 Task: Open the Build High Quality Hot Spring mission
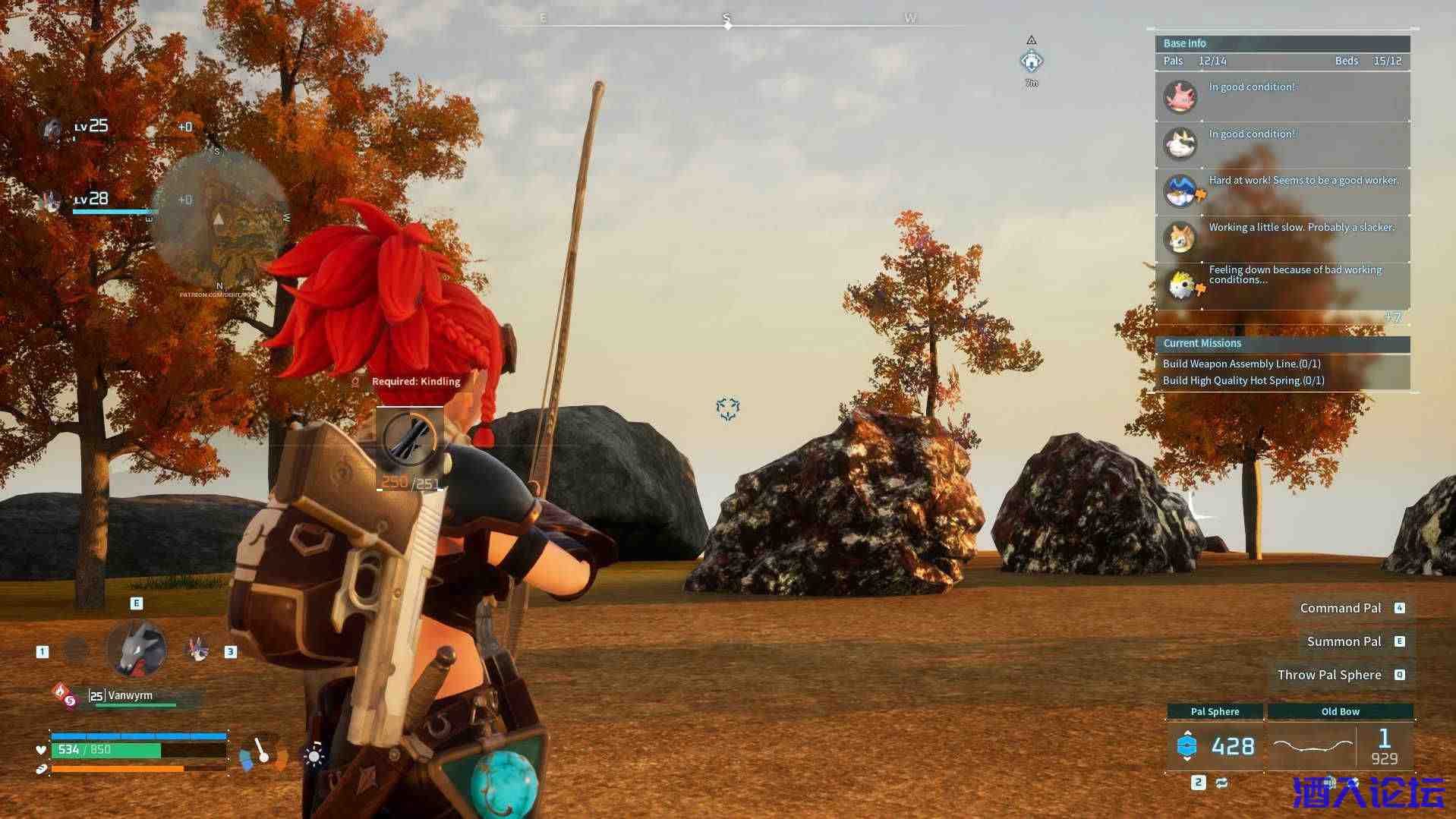(1243, 380)
